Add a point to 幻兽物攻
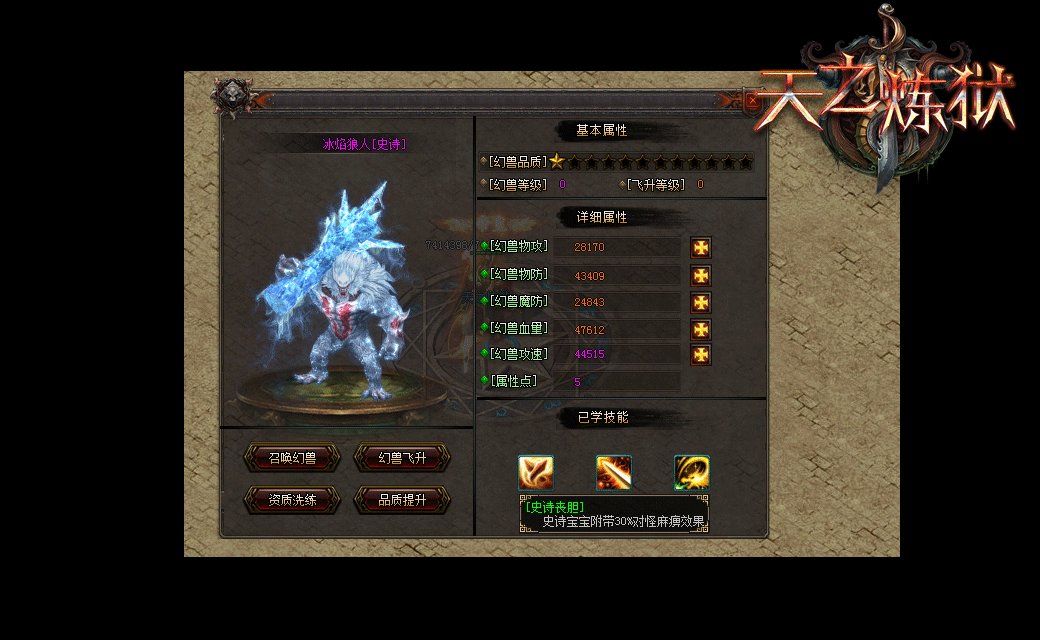 pyautogui.click(x=701, y=247)
